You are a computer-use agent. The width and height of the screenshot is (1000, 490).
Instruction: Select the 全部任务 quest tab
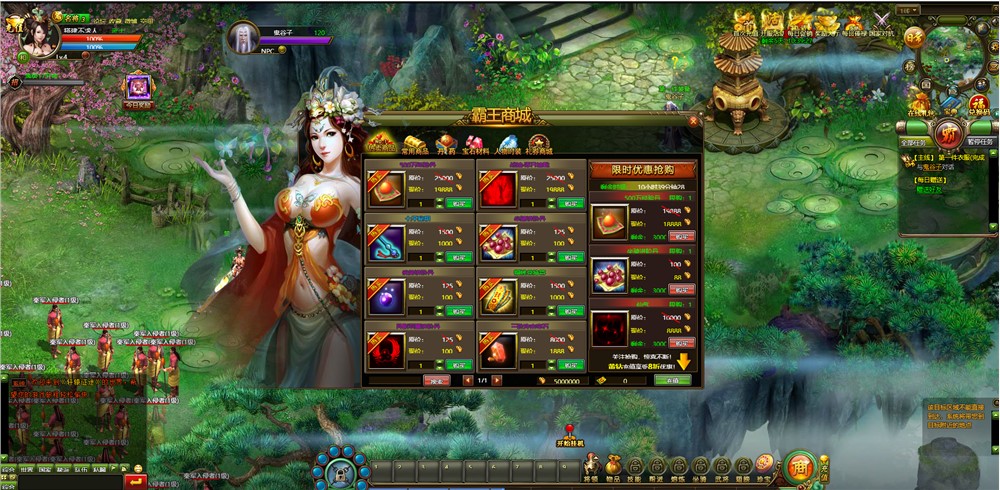tap(913, 142)
